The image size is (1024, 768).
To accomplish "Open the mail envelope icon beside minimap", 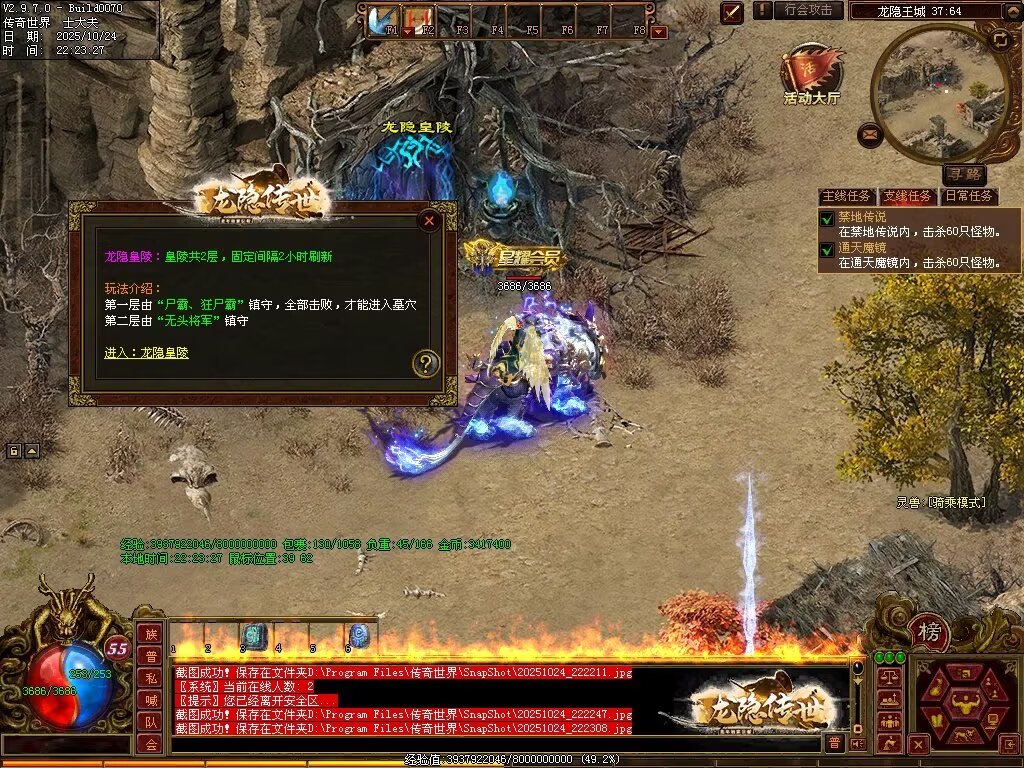I will (x=870, y=133).
